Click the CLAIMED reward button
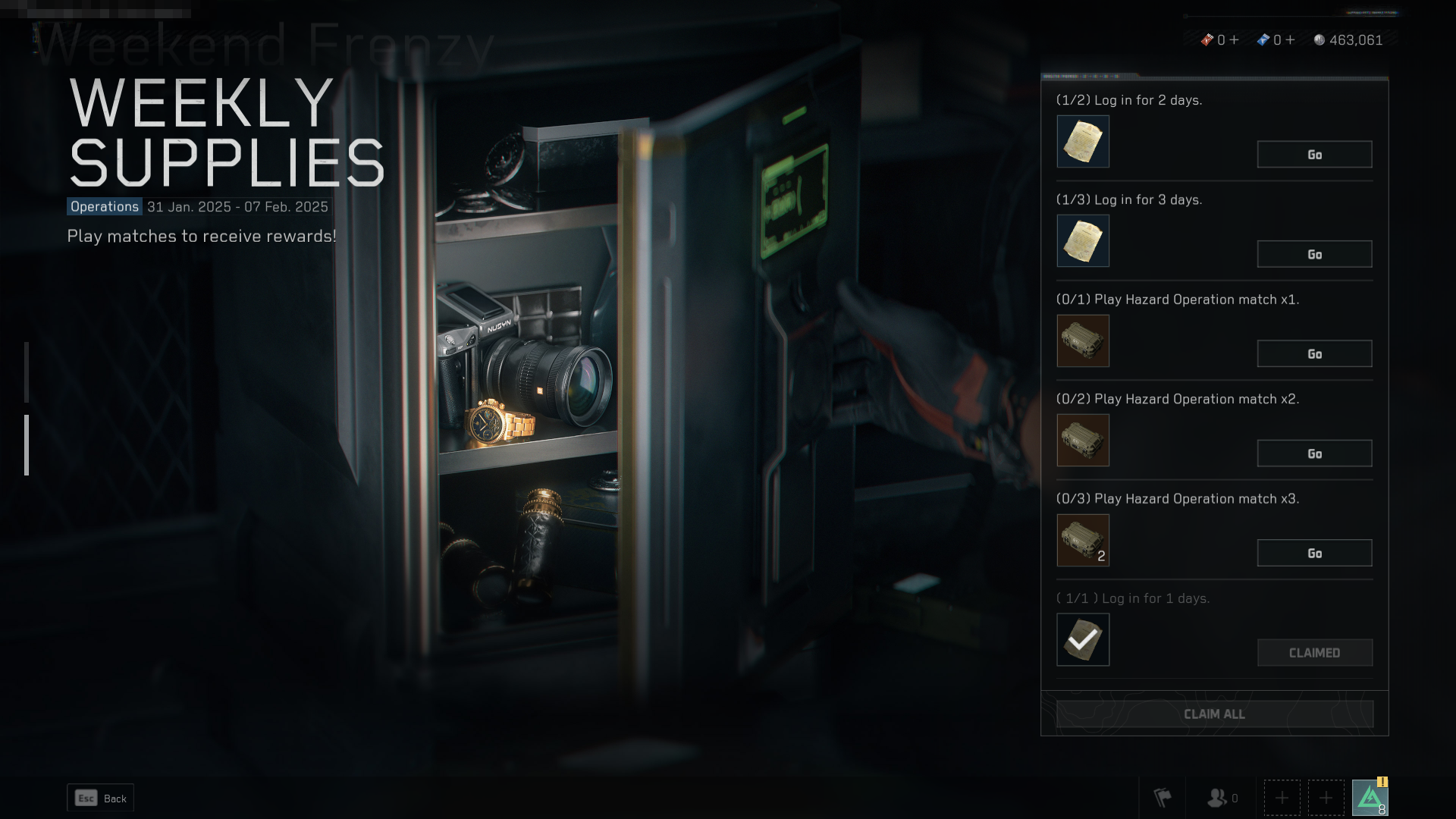The height and width of the screenshot is (819, 1456). (1314, 652)
